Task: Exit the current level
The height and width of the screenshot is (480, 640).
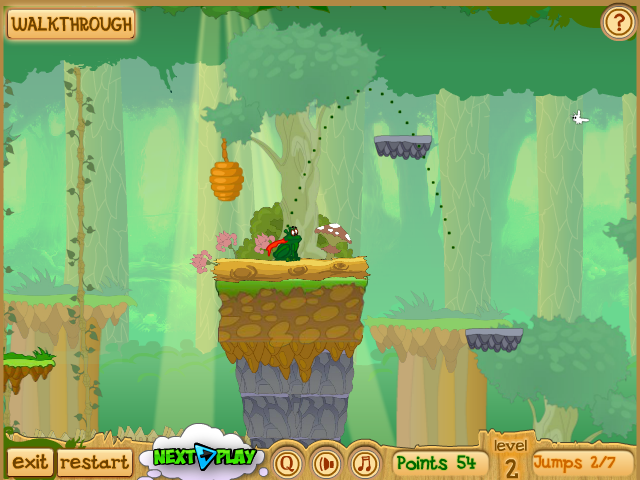Action: (x=30, y=462)
